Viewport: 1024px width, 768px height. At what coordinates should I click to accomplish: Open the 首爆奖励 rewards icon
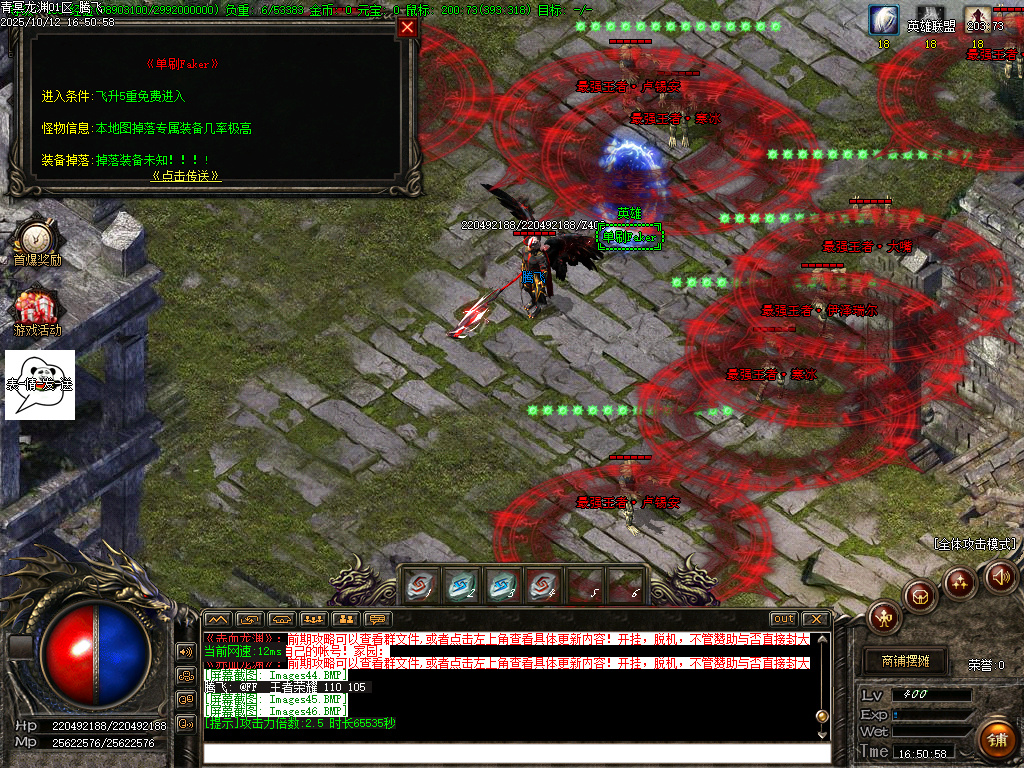37,239
